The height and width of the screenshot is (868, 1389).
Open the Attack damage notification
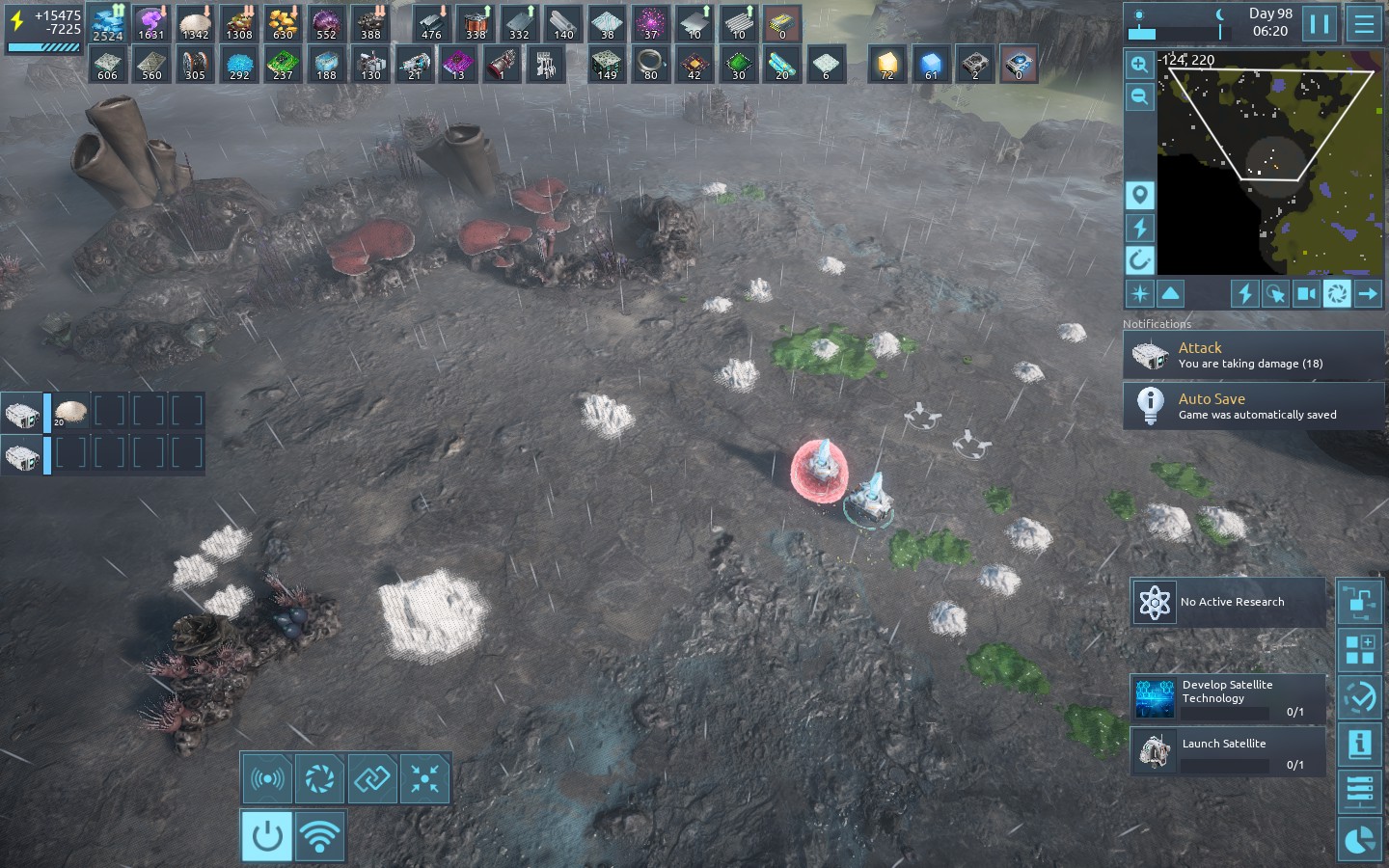(x=1253, y=355)
